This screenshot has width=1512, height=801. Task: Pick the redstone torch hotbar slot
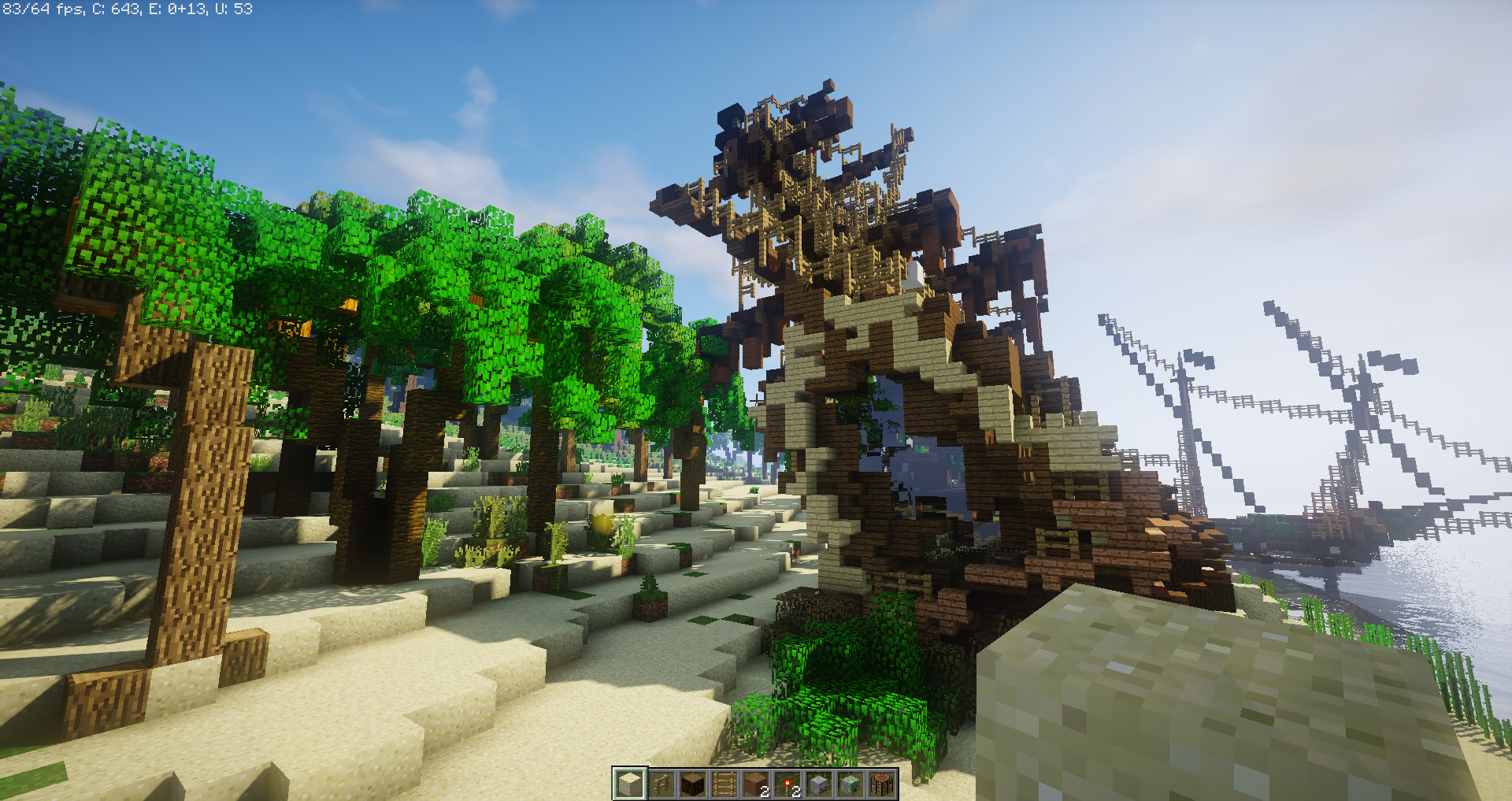point(787,784)
